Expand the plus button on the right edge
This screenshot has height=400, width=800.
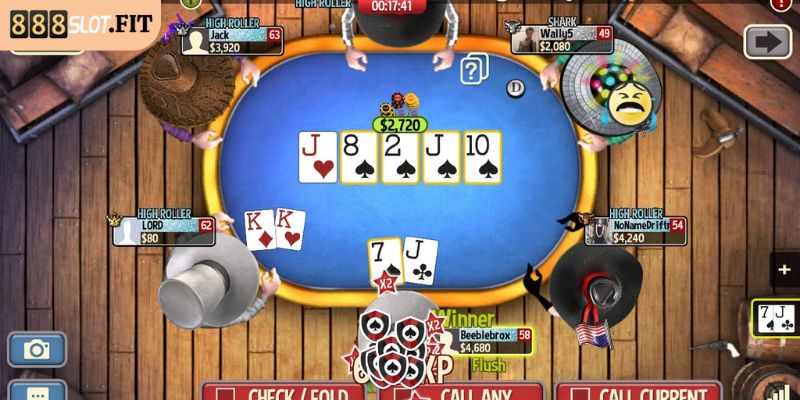coord(784,270)
